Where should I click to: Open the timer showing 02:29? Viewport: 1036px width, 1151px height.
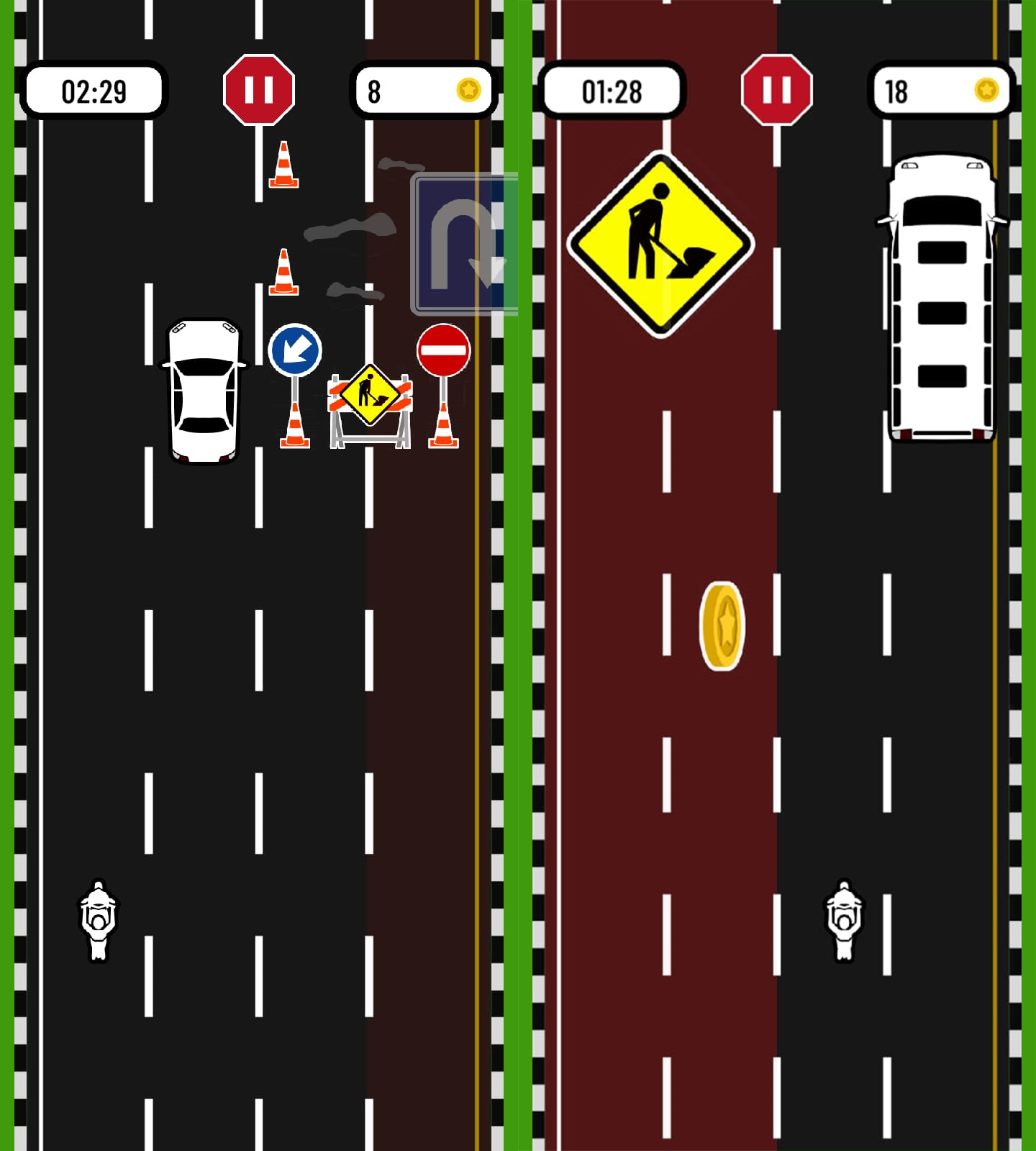[94, 90]
